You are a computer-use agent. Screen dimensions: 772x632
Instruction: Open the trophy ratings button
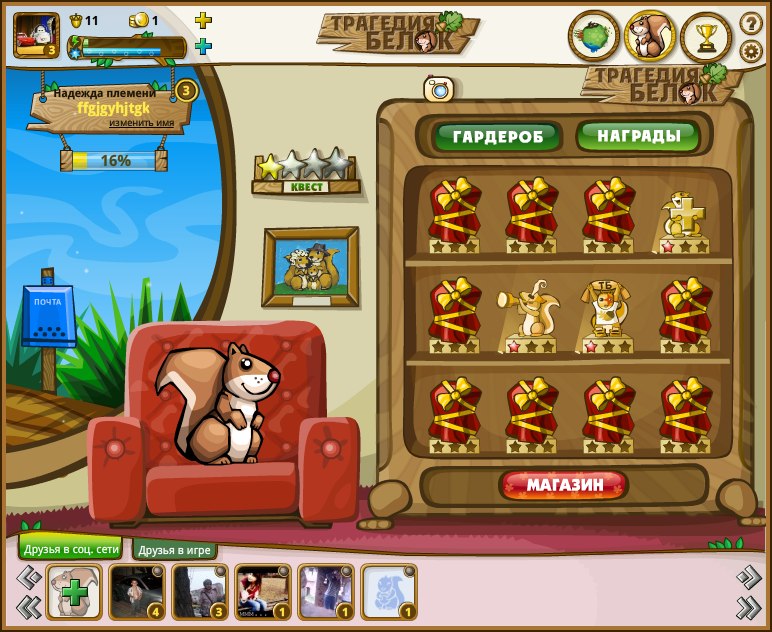[706, 38]
